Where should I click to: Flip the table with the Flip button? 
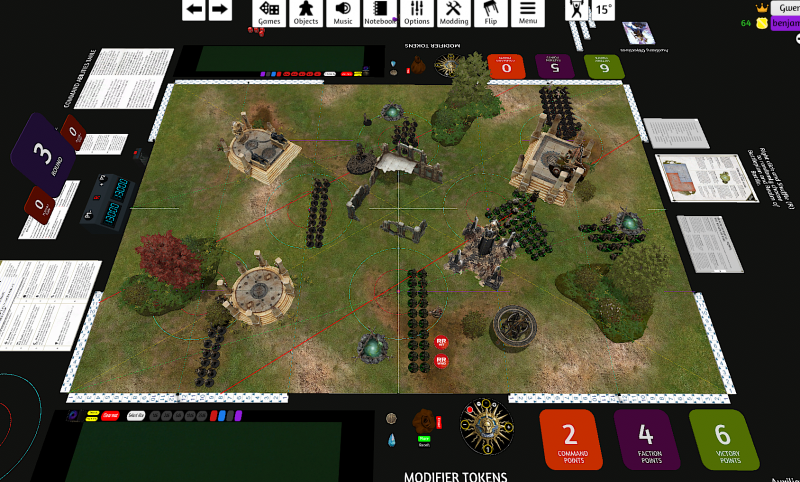pyautogui.click(x=490, y=12)
